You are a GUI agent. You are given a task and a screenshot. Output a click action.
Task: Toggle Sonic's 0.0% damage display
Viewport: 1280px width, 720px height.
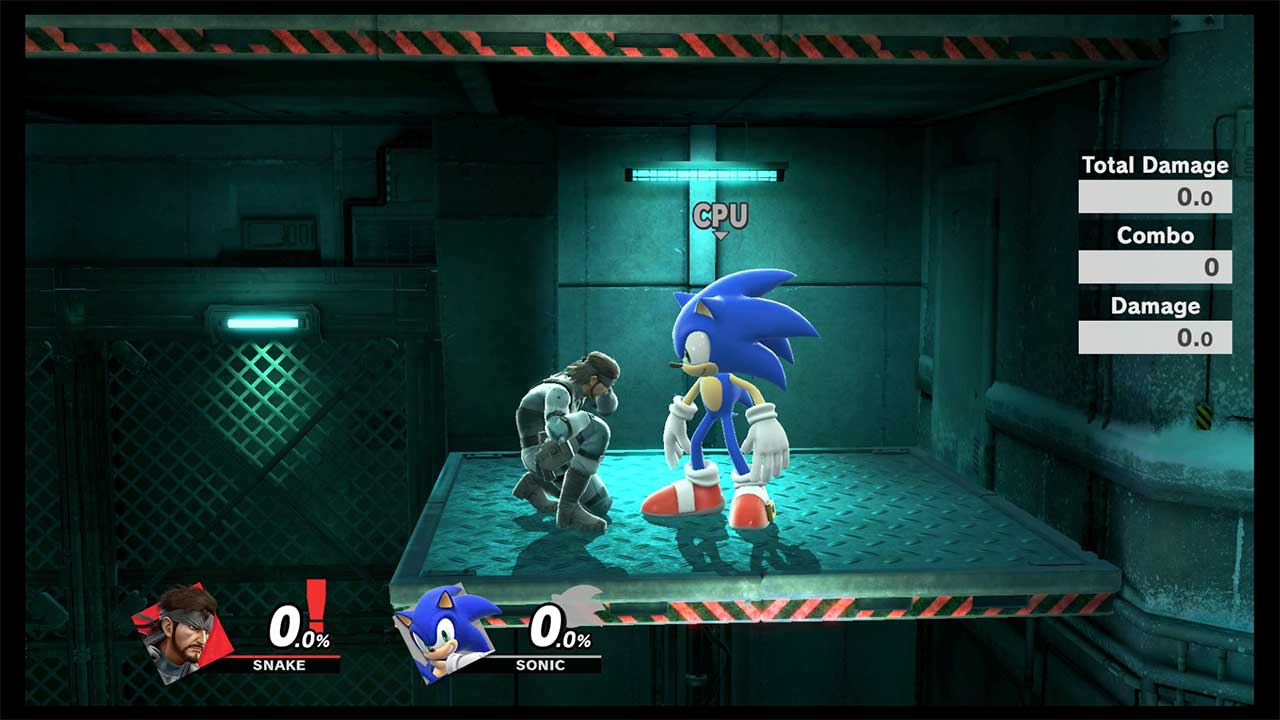[551, 628]
